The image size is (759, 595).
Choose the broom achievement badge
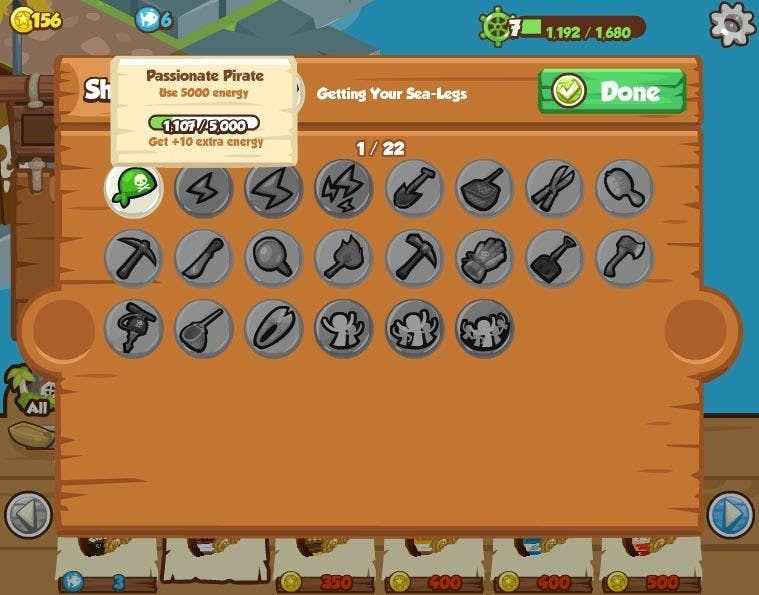point(204,329)
